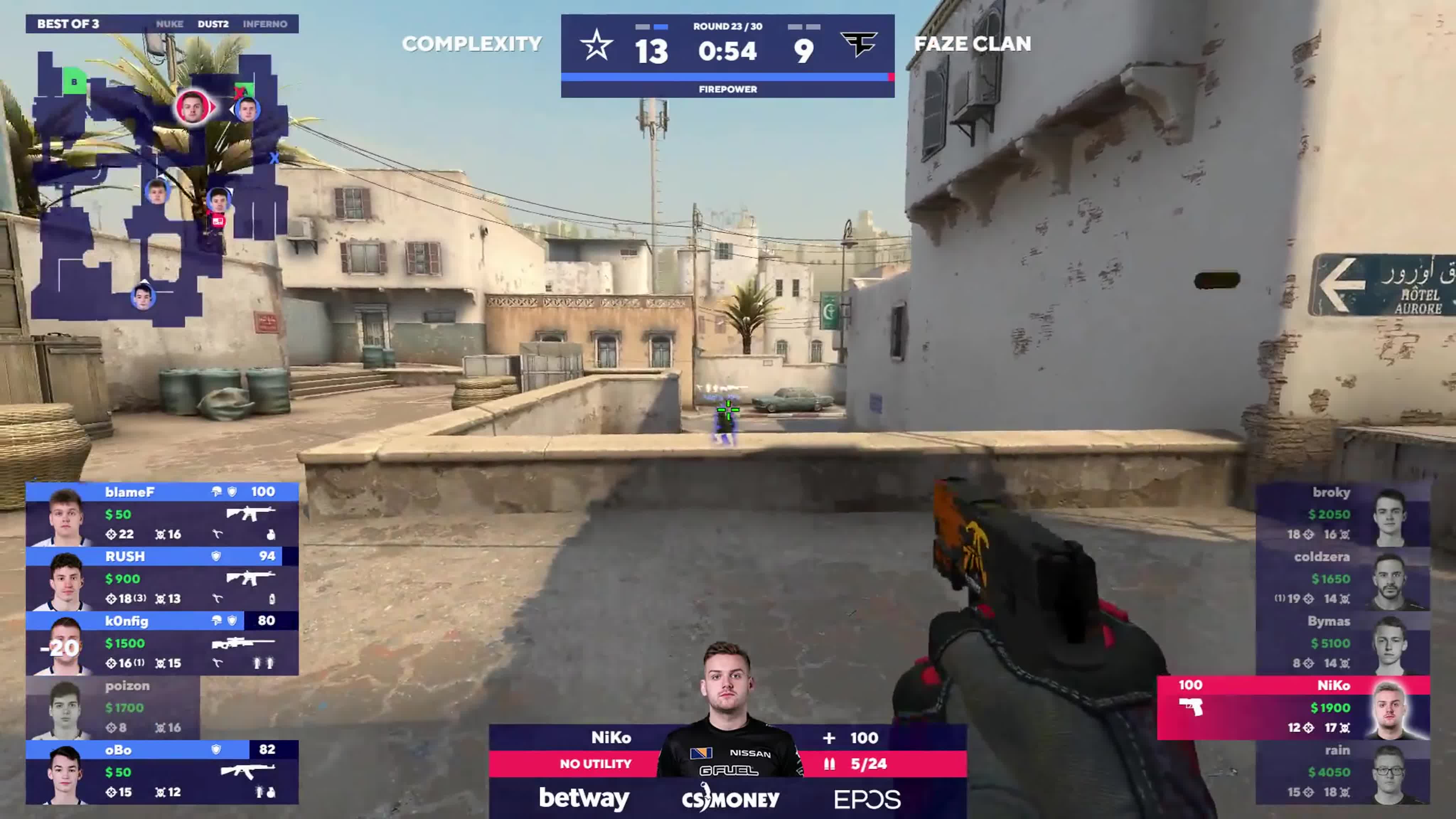
Task: Select oBo's player panel
Action: (x=162, y=772)
